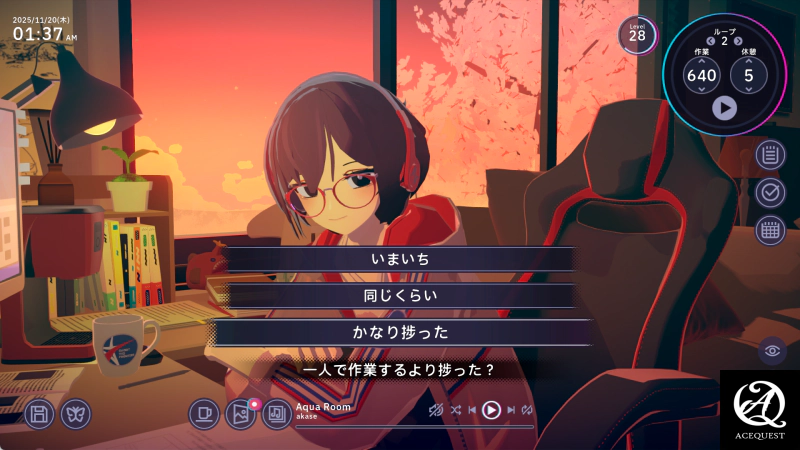Open the notepad memo icon
Viewport: 800px width, 450px height.
click(x=770, y=155)
